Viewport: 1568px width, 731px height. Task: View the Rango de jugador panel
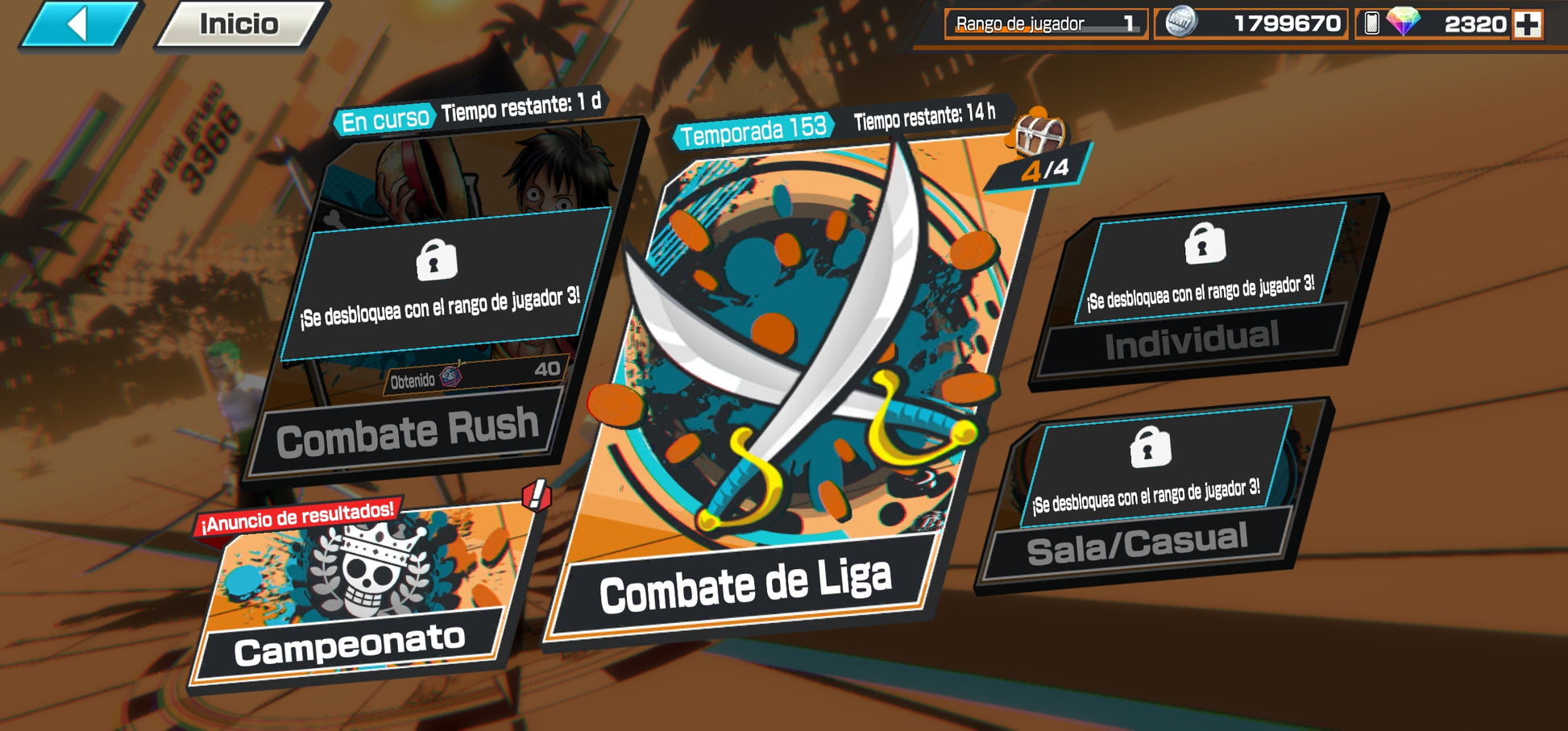click(1045, 24)
